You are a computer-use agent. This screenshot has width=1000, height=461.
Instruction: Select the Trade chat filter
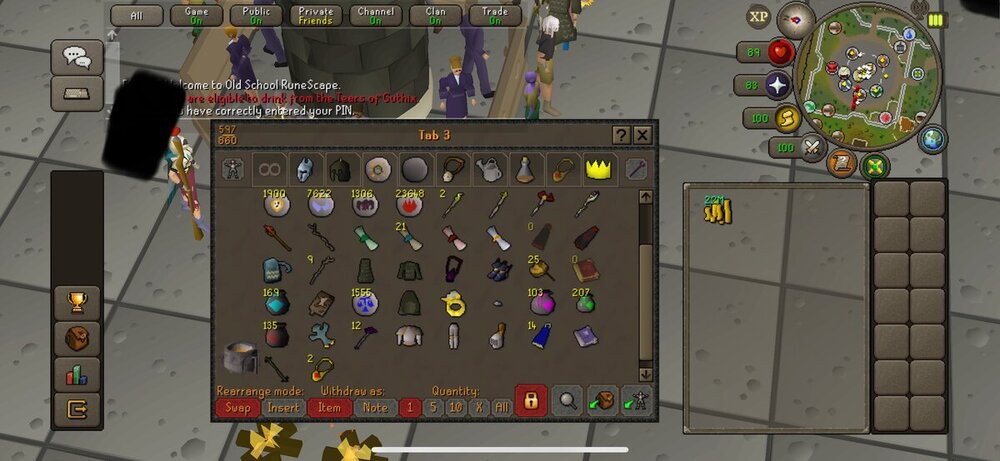[x=495, y=15]
